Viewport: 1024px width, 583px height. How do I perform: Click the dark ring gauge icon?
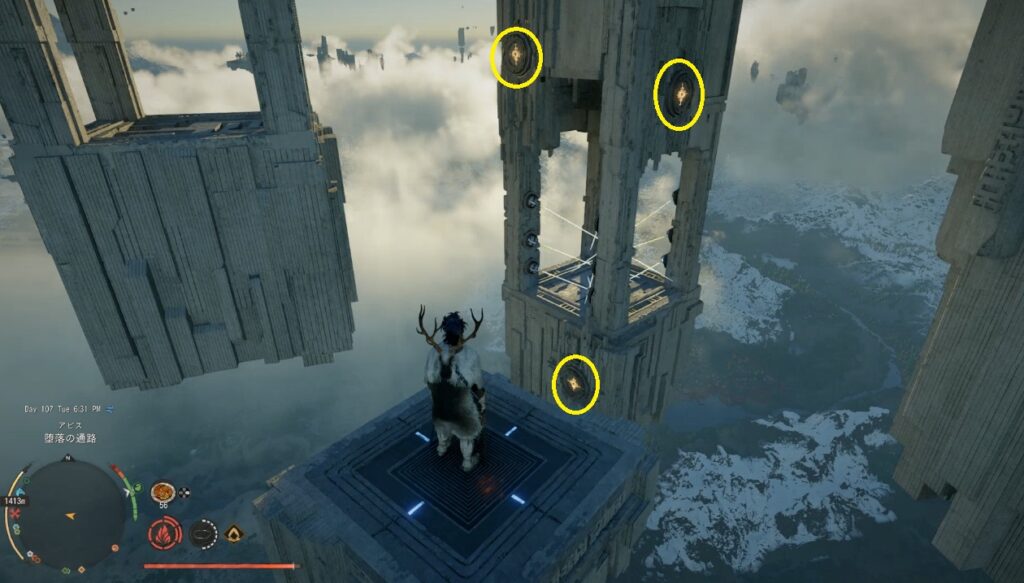(203, 533)
